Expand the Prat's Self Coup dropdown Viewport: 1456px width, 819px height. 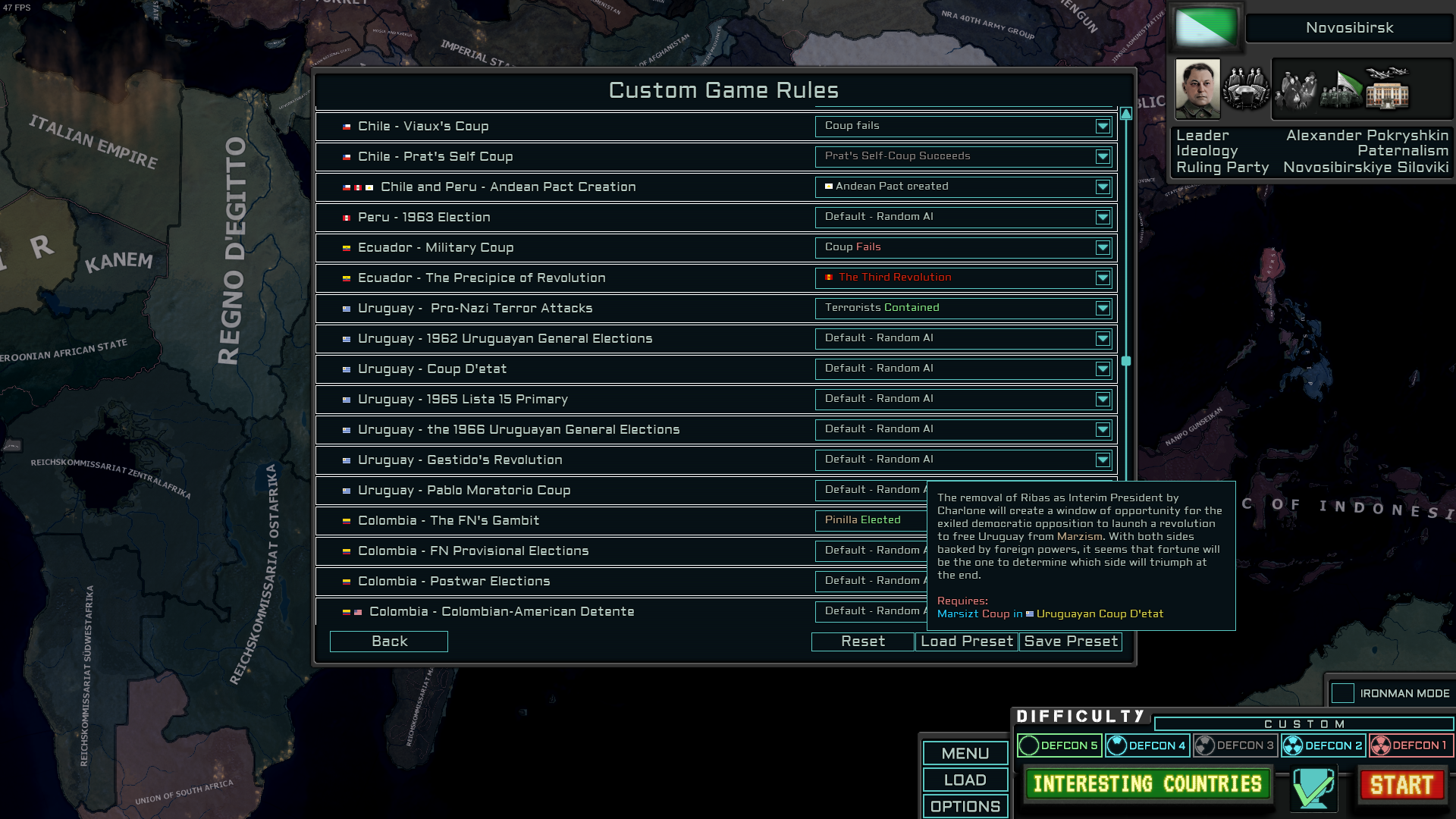pyautogui.click(x=1102, y=157)
